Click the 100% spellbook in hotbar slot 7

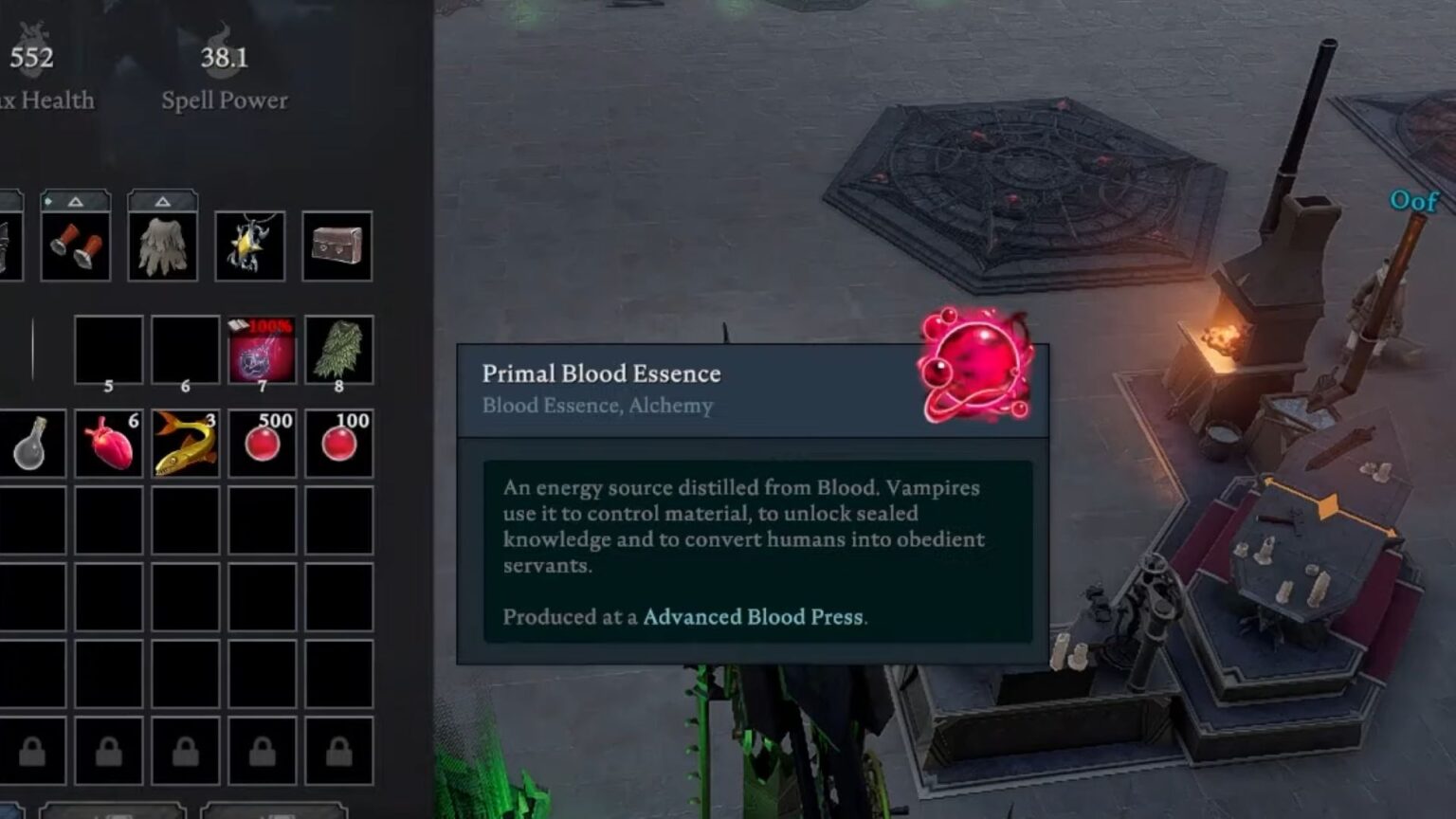(263, 349)
